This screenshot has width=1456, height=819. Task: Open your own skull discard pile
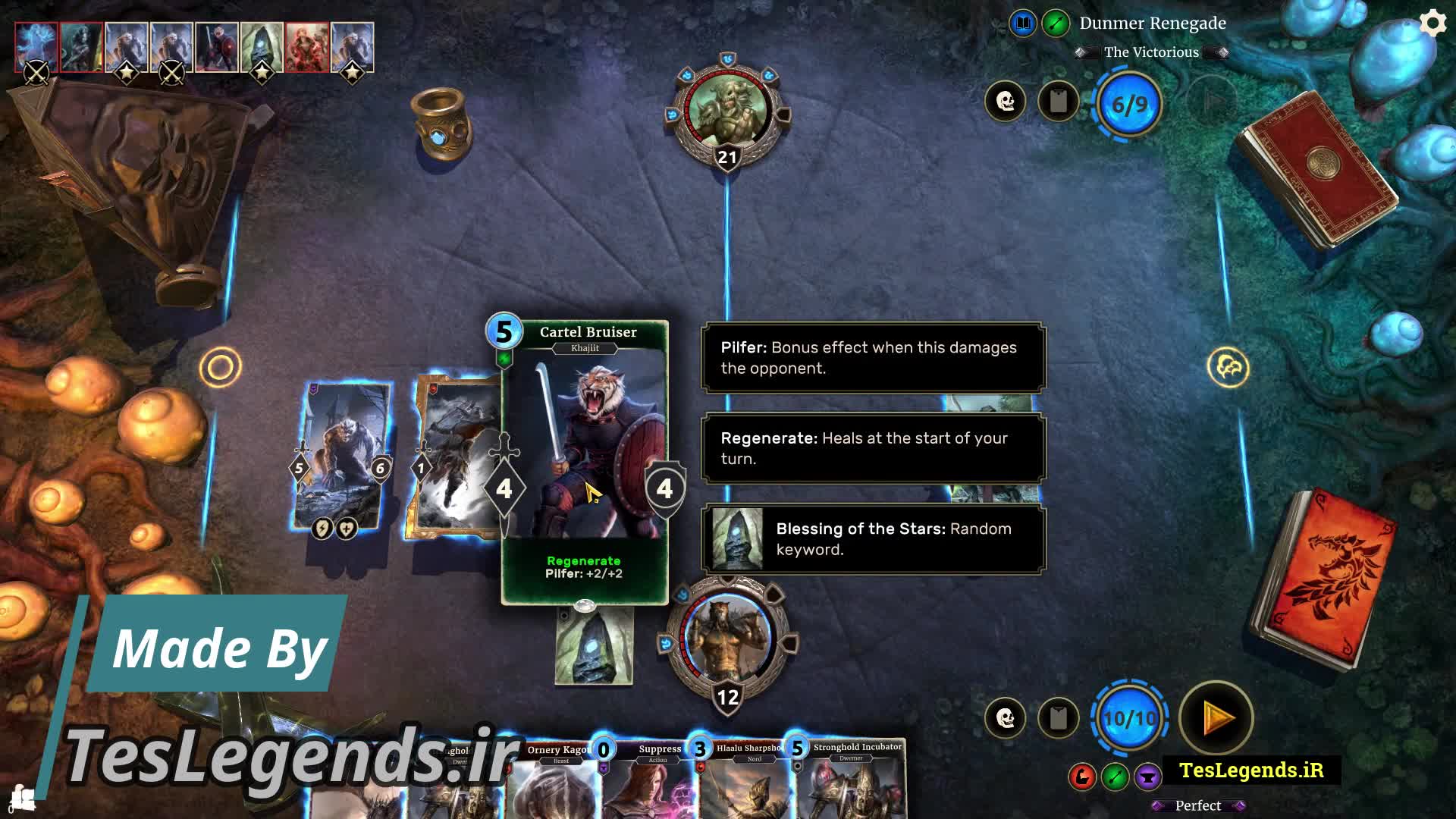[1006, 717]
